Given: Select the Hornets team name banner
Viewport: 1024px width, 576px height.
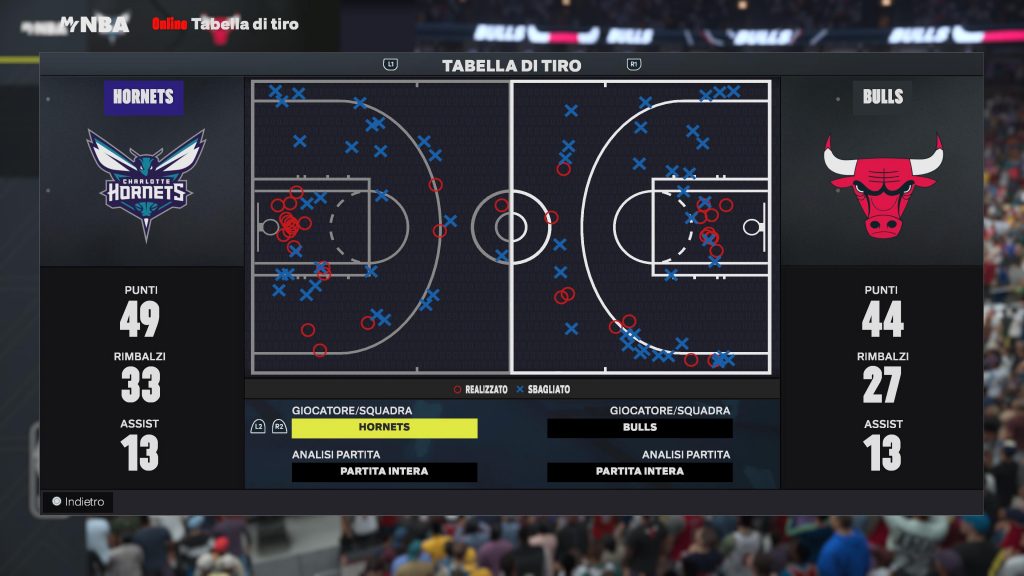Looking at the screenshot, I should (144, 97).
